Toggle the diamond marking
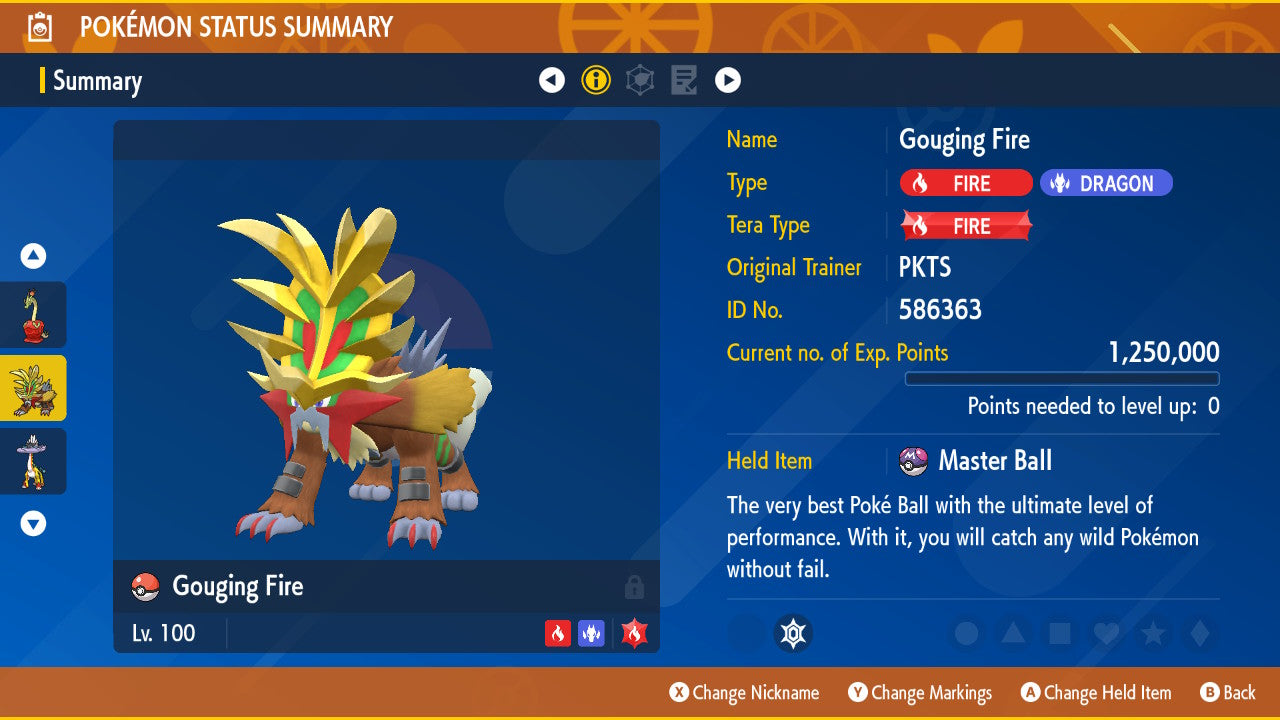 click(x=1197, y=634)
